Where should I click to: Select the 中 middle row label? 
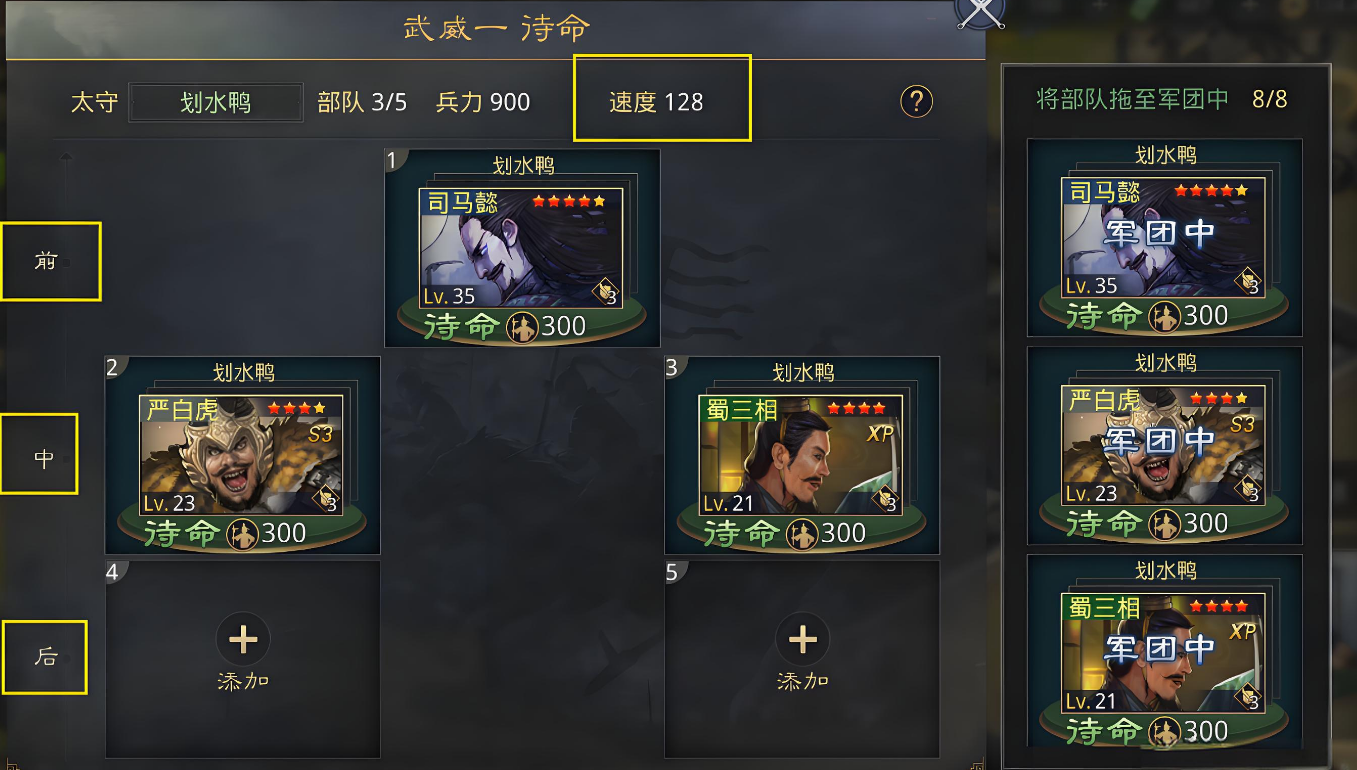pyautogui.click(x=39, y=457)
